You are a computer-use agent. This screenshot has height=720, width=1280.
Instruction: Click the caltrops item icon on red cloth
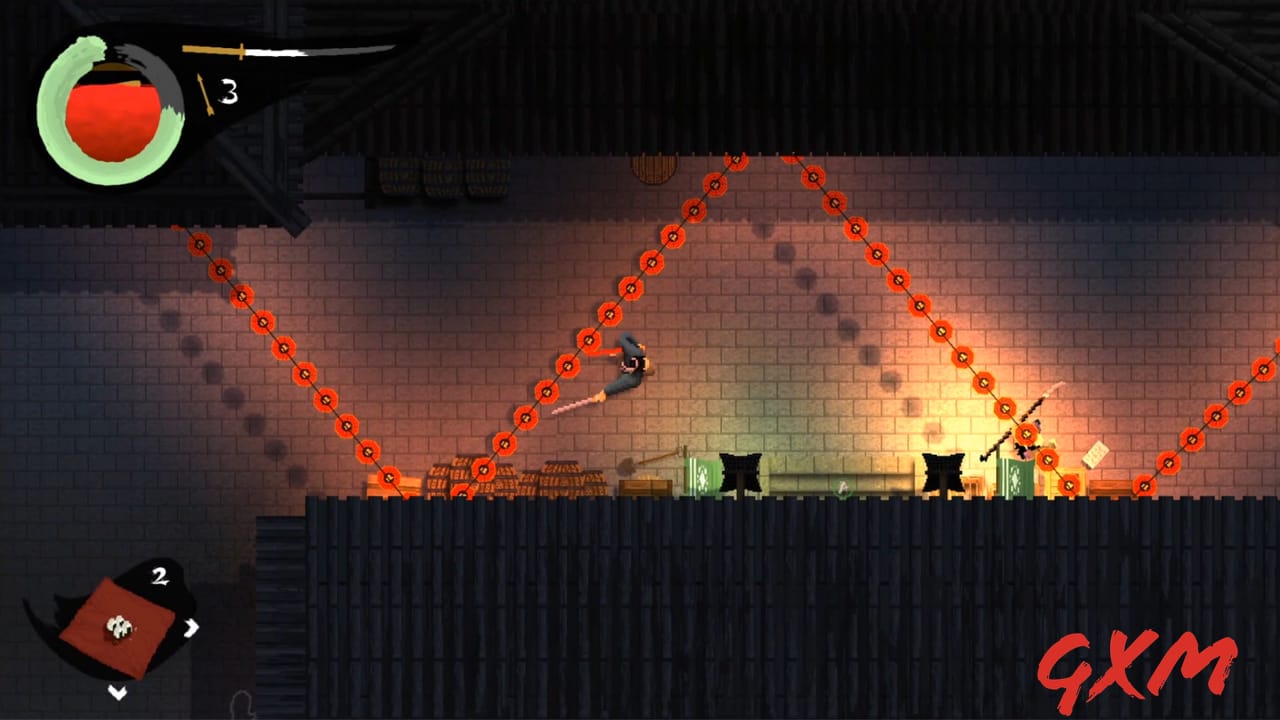click(x=119, y=626)
